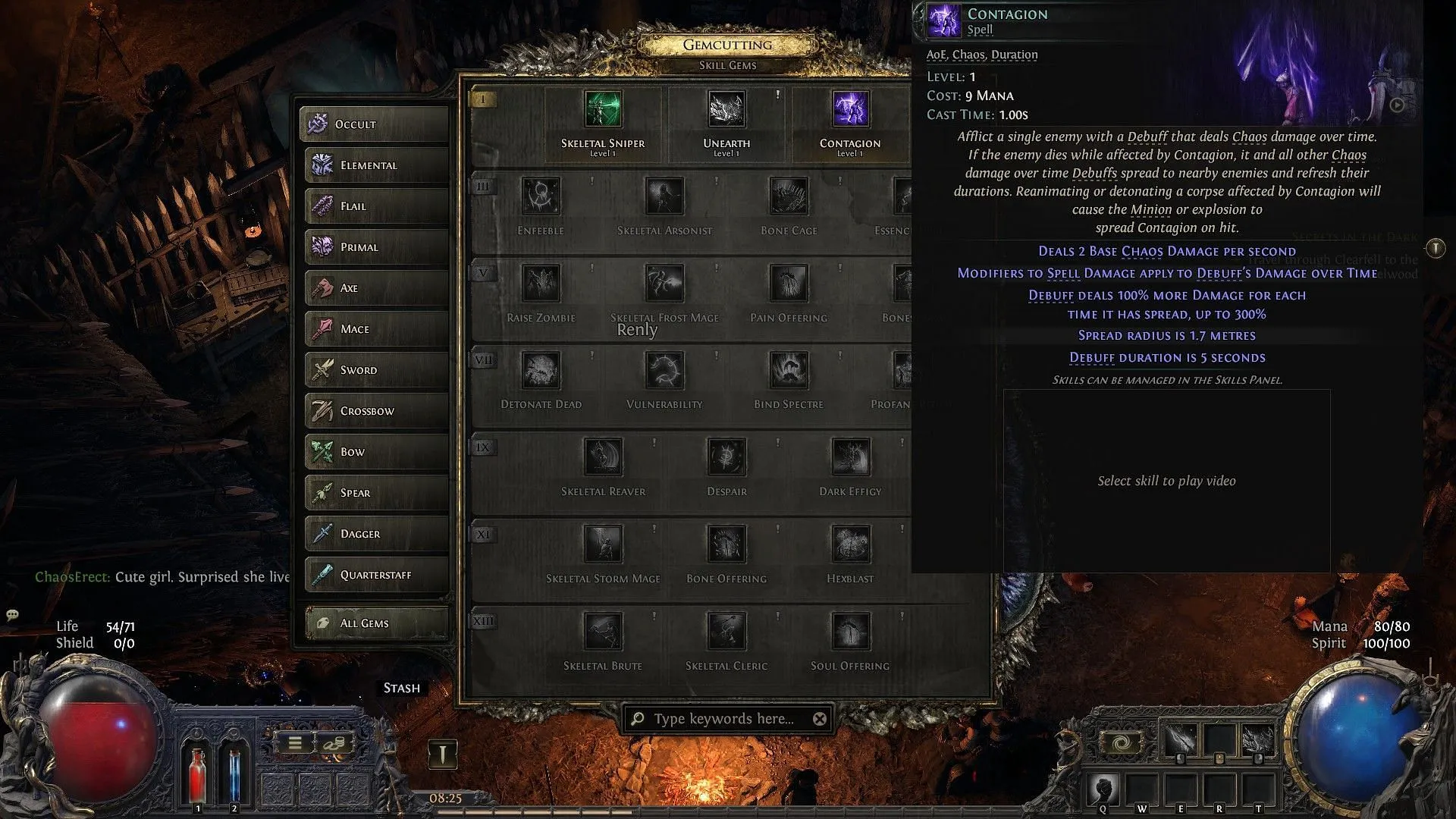This screenshot has height=819, width=1456.
Task: Choose the Raise Zombie gem
Action: pyautogui.click(x=541, y=283)
